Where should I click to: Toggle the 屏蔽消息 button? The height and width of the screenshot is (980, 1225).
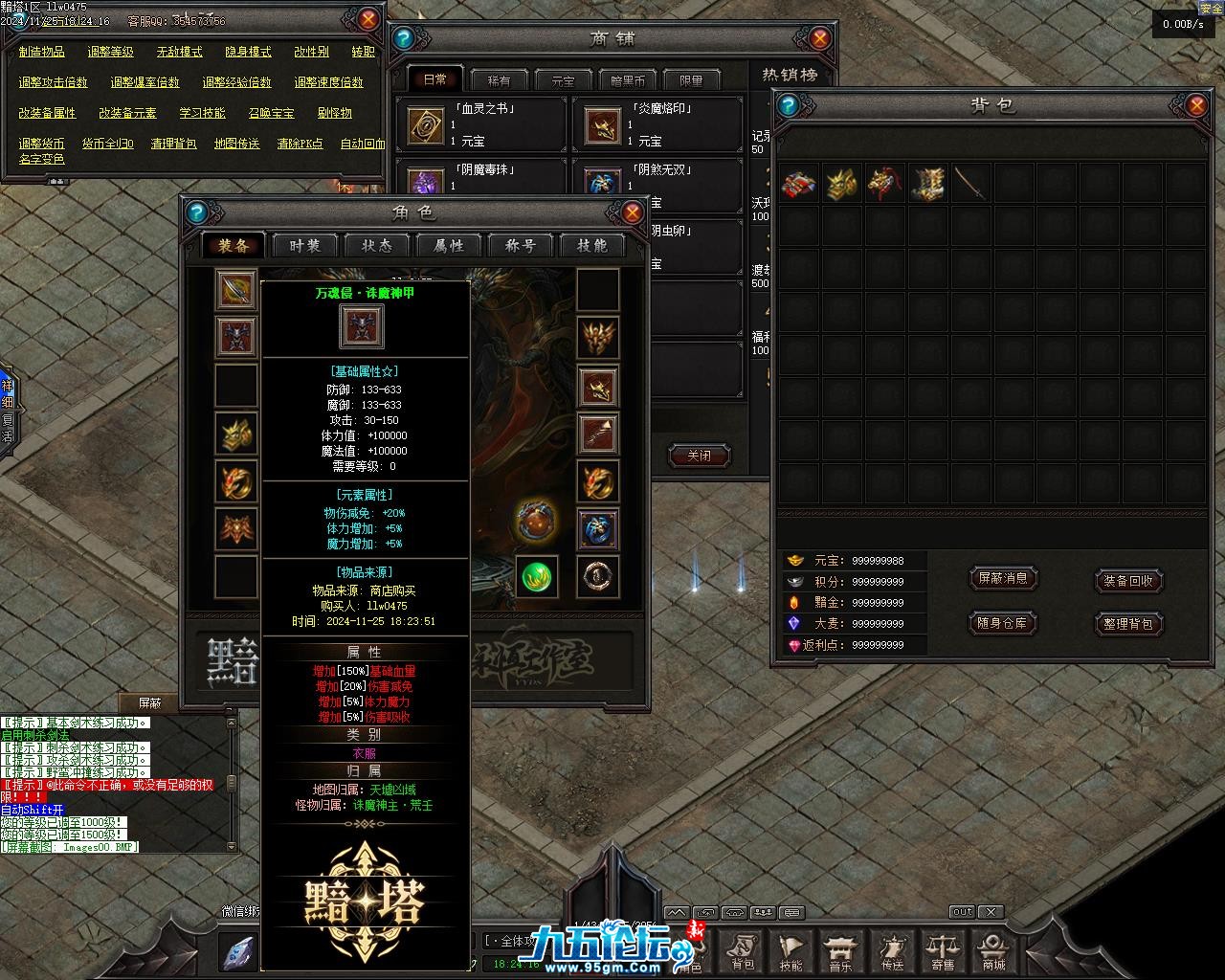(x=1003, y=578)
